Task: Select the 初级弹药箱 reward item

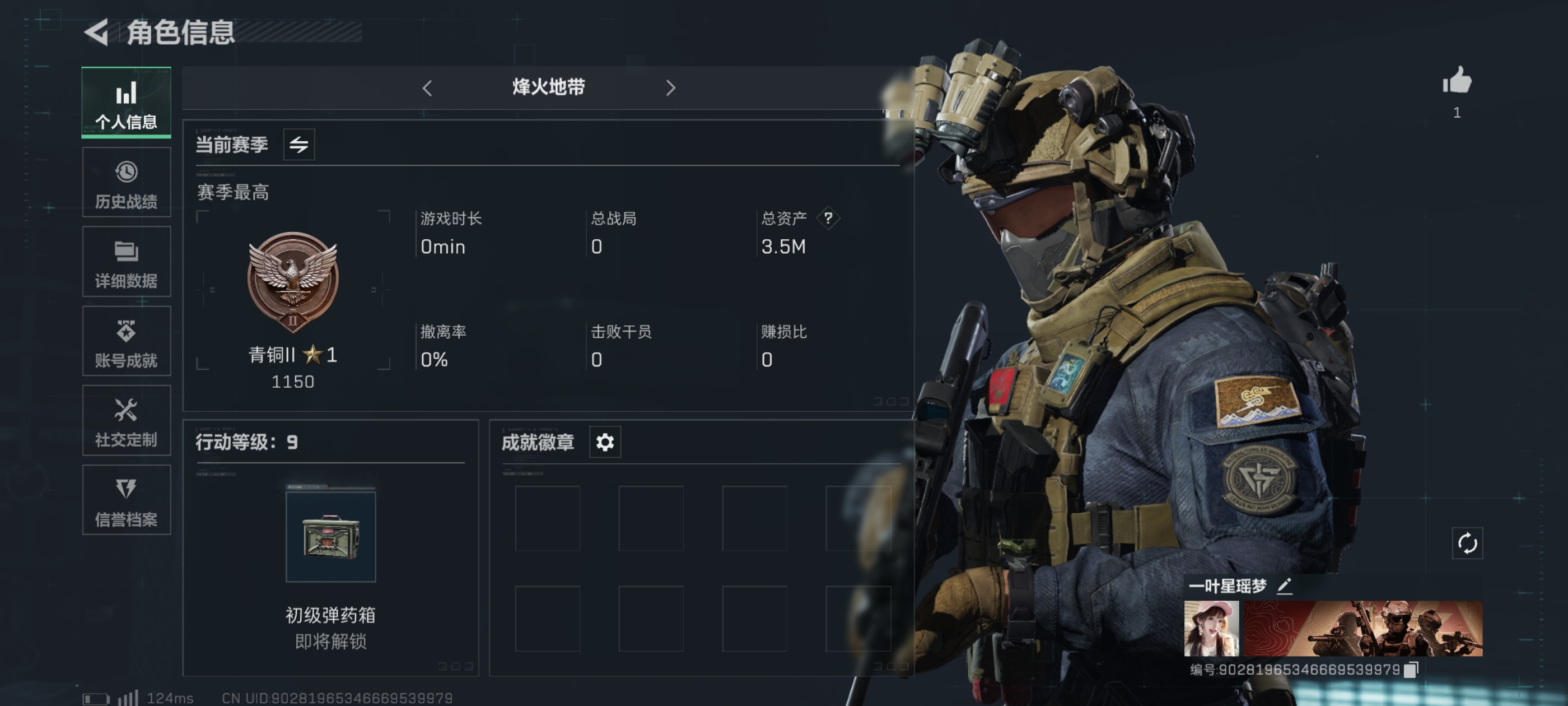Action: pos(330,537)
